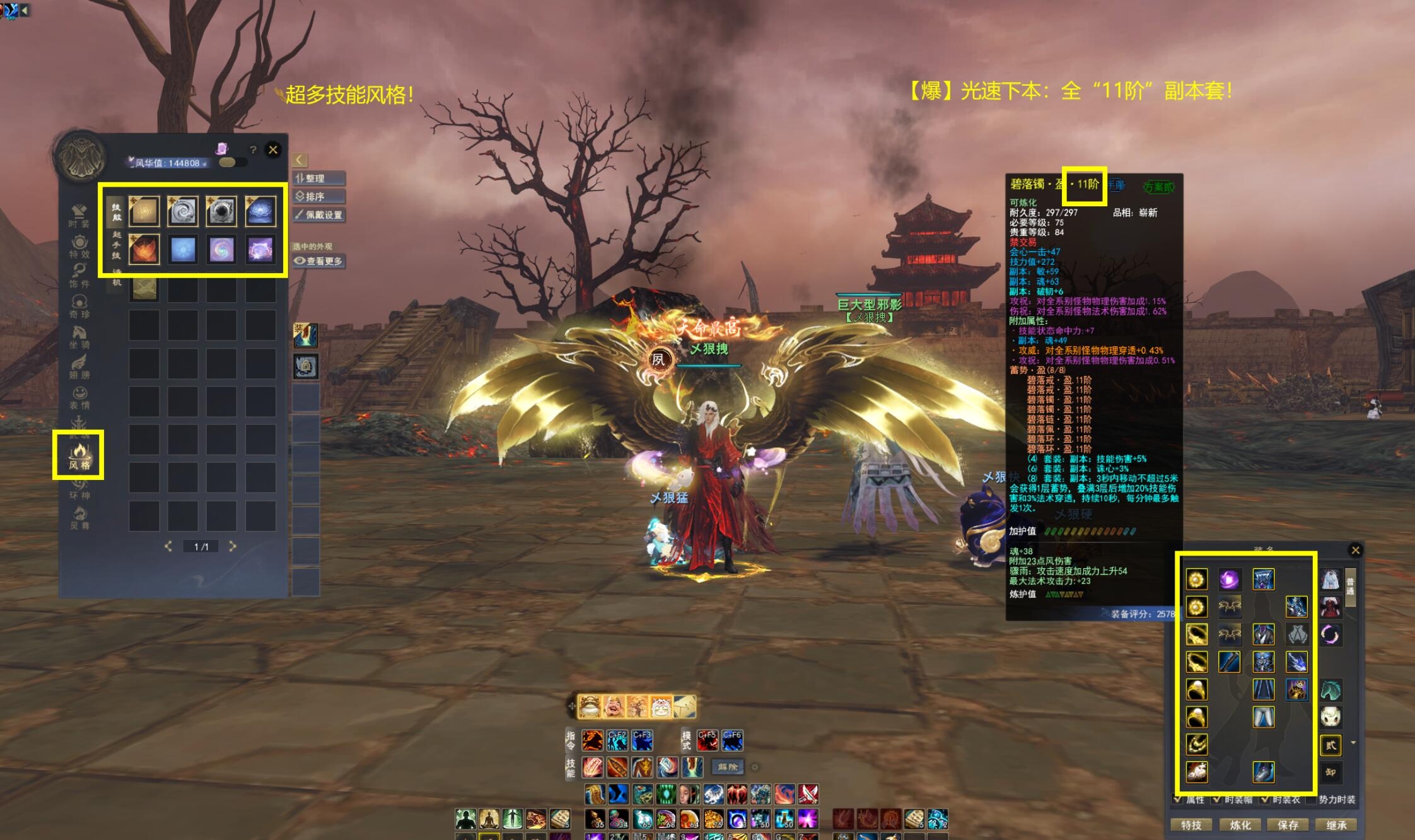
Task: Click the 解除 dismiss button
Action: pos(727,767)
